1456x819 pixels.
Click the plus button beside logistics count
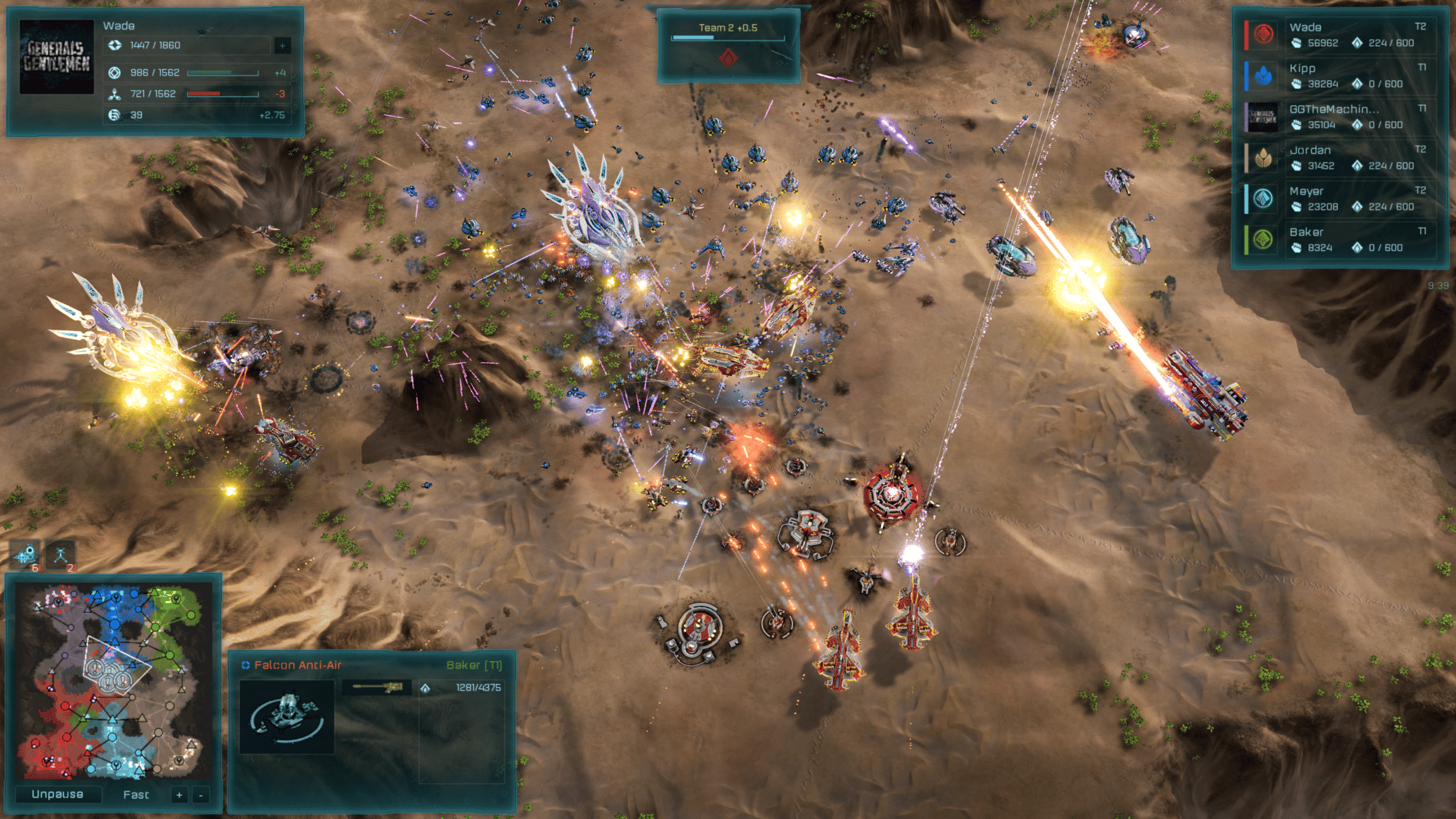(282, 45)
